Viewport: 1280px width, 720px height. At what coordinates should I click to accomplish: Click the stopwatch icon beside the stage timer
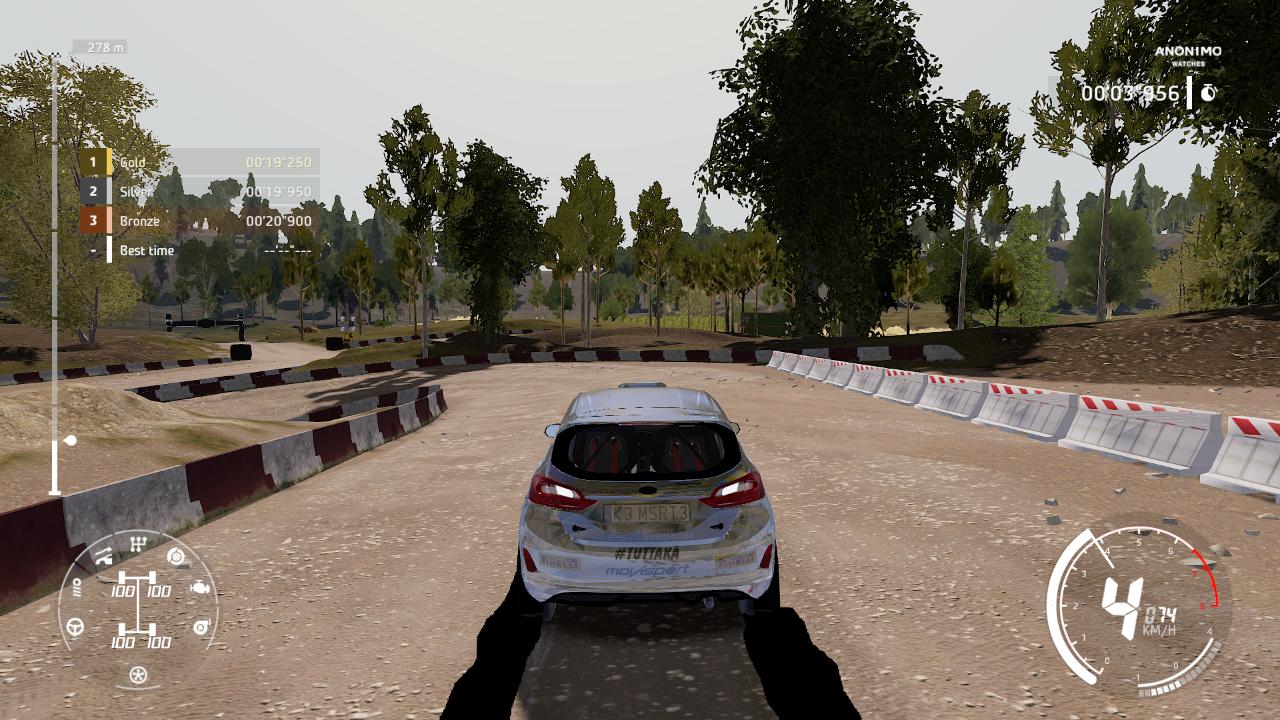1207,93
